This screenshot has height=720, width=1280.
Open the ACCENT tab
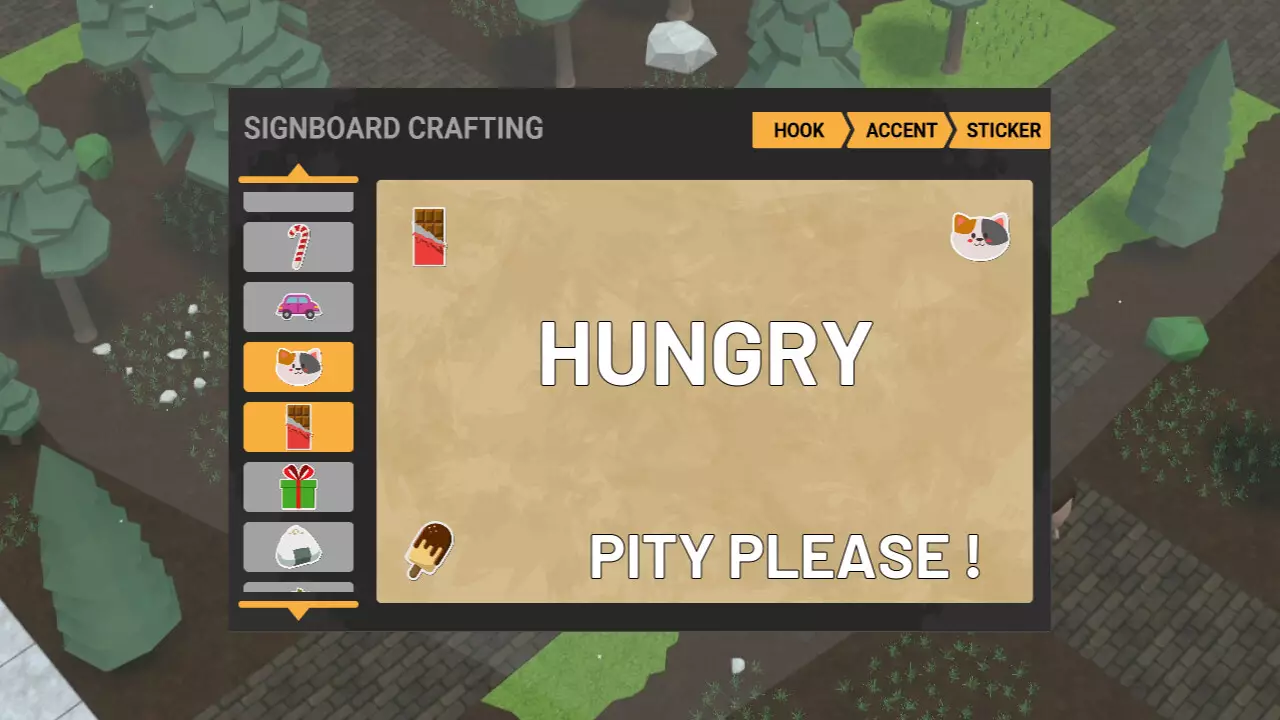click(900, 130)
